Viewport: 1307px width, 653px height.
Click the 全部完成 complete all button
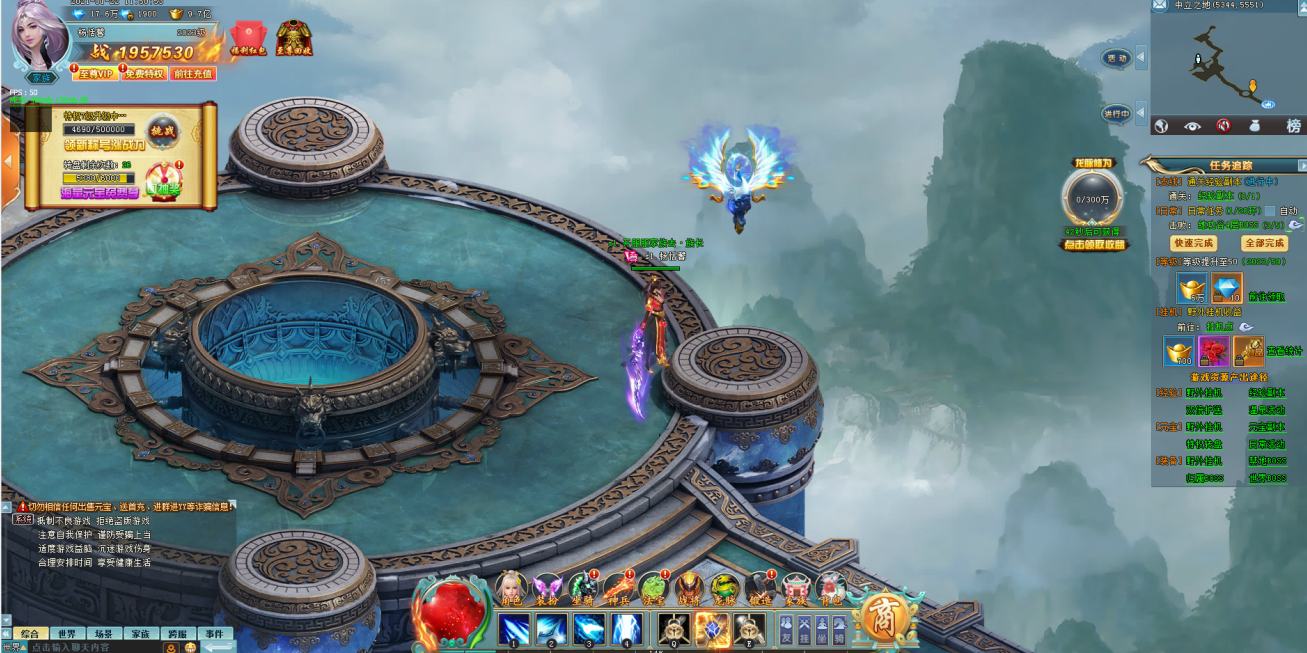point(1263,243)
